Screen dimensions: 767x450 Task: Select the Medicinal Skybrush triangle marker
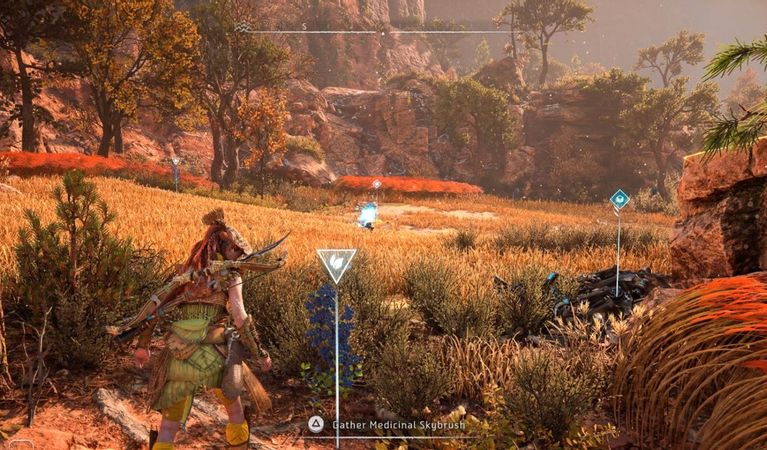(x=336, y=265)
